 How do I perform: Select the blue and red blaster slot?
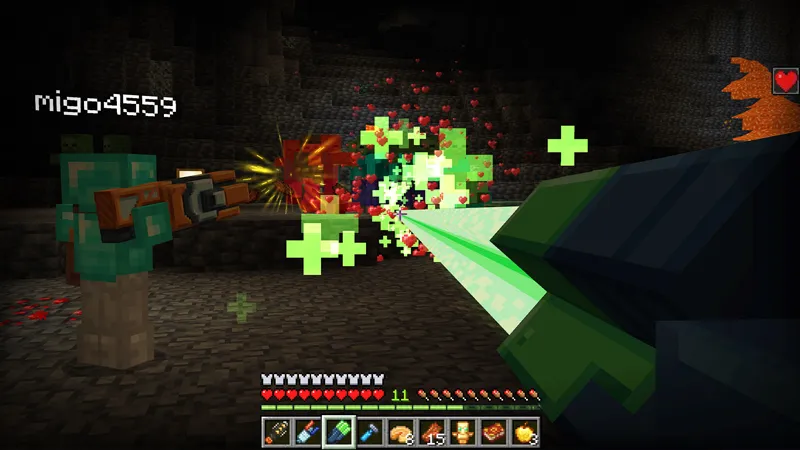[x=307, y=431]
